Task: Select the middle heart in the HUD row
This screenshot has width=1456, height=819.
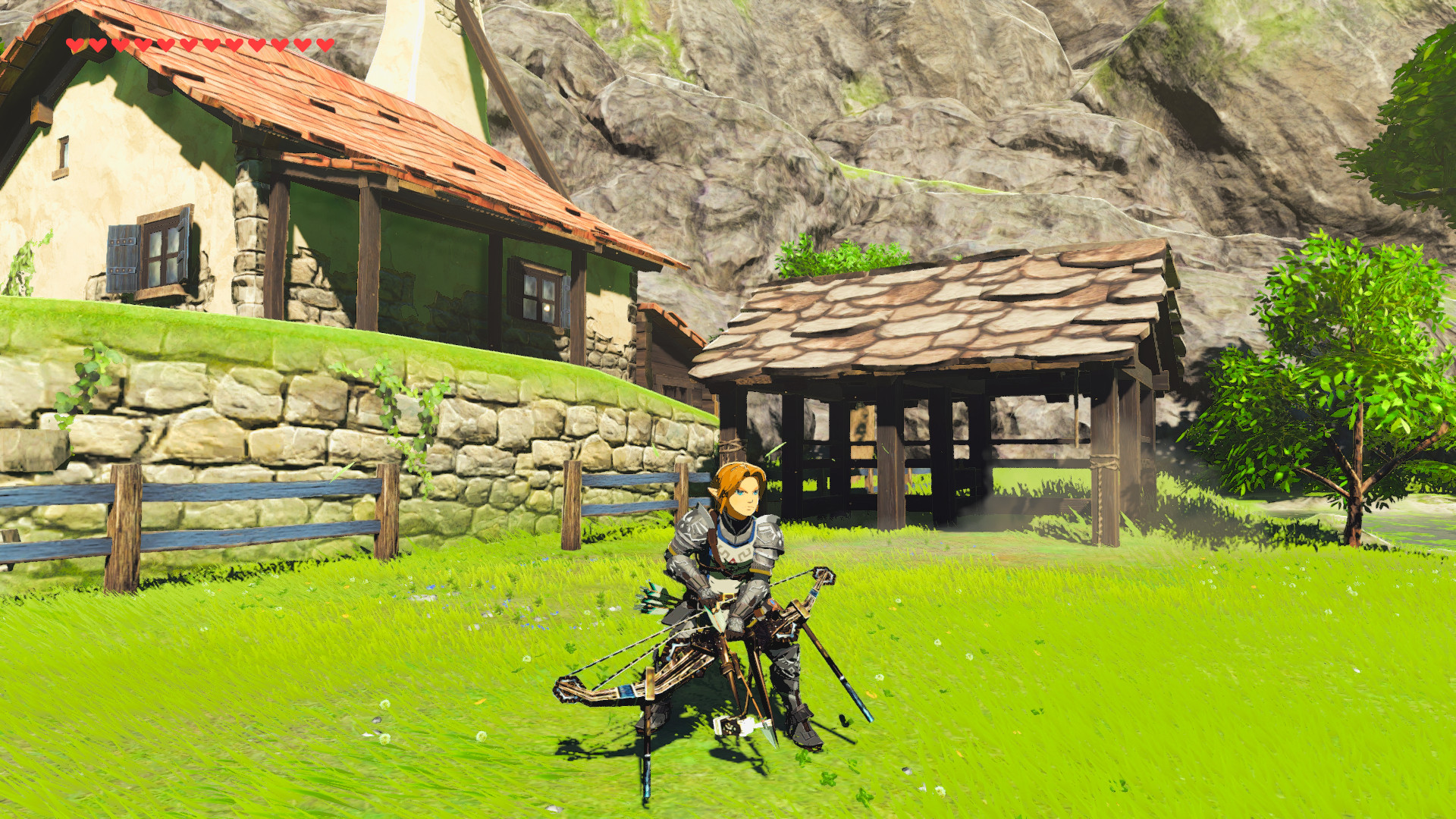Action: click(x=199, y=43)
